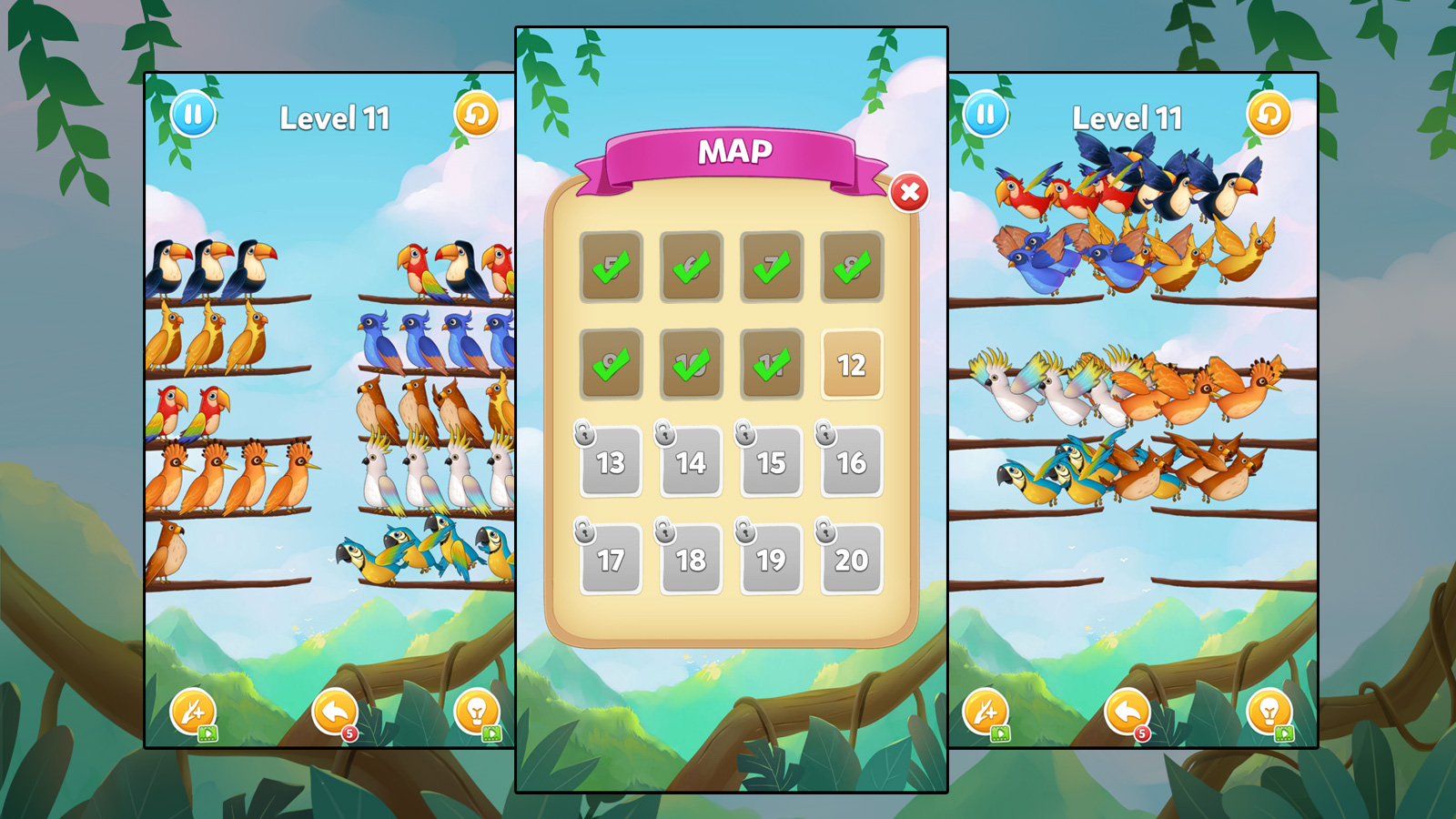1456x819 pixels.
Task: Tap the video-ad icon on the hint button
Action: pyautogui.click(x=493, y=733)
